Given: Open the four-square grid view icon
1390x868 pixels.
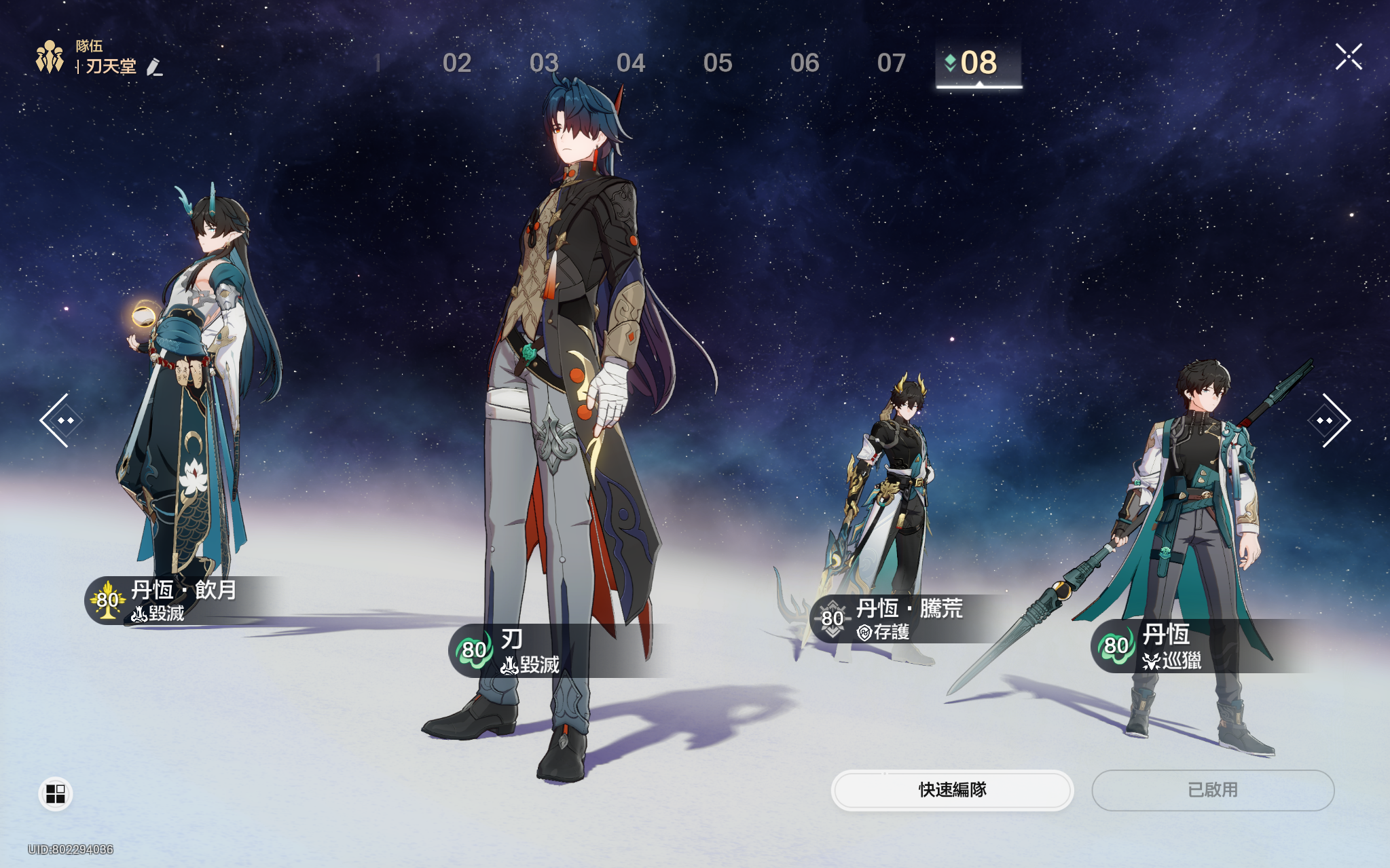Looking at the screenshot, I should (x=55, y=793).
